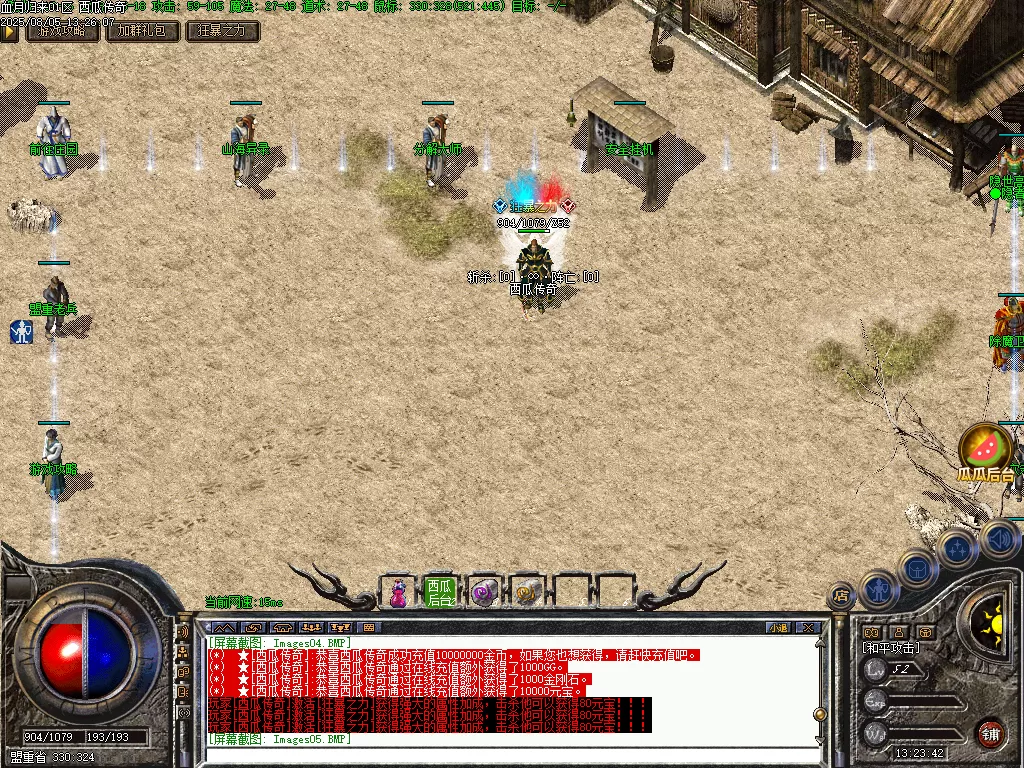Open the 游戏攻略 game guide button
Screen dimensions: 1024x768
(62, 31)
